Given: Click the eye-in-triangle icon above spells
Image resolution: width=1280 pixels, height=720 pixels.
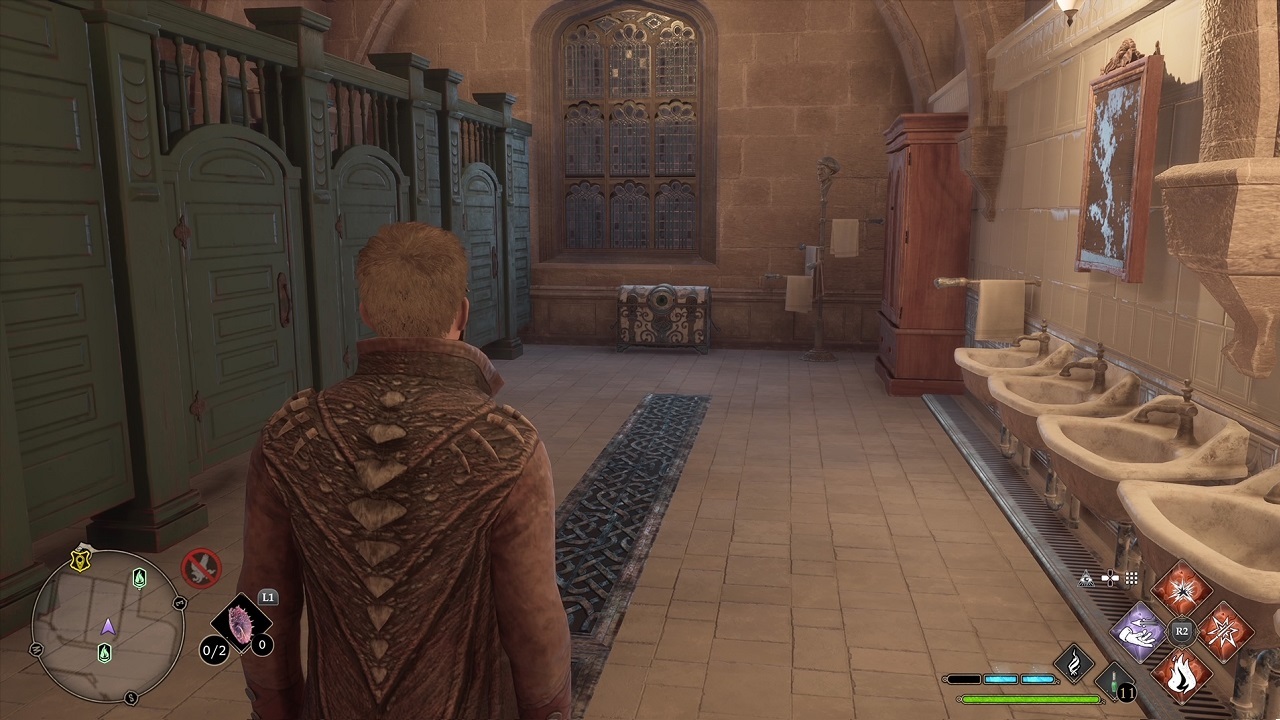Looking at the screenshot, I should coord(1086,578).
